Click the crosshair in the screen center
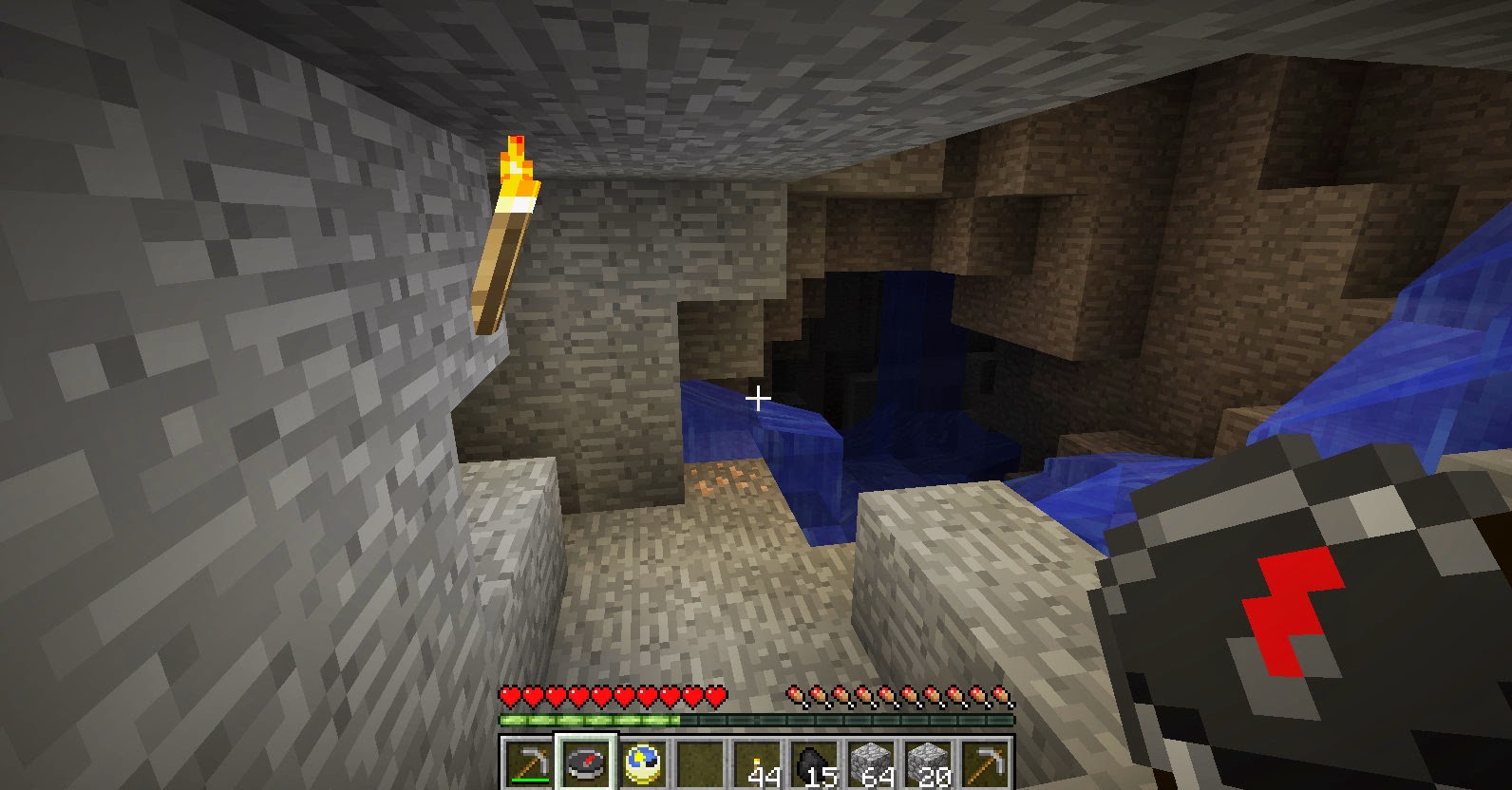Viewport: 1512px width, 790px height. 757,398
